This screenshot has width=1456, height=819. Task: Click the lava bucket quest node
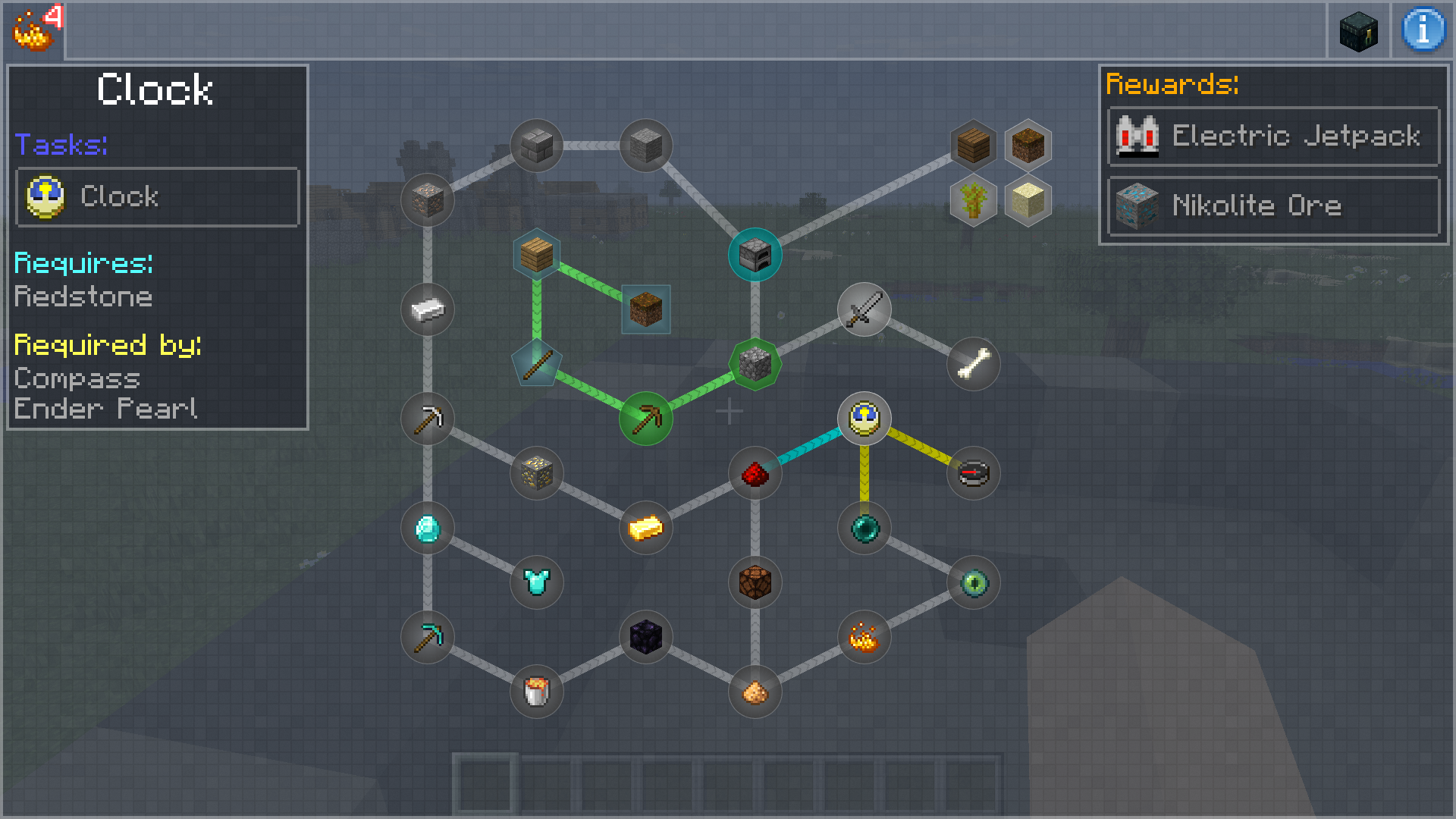pos(536,692)
